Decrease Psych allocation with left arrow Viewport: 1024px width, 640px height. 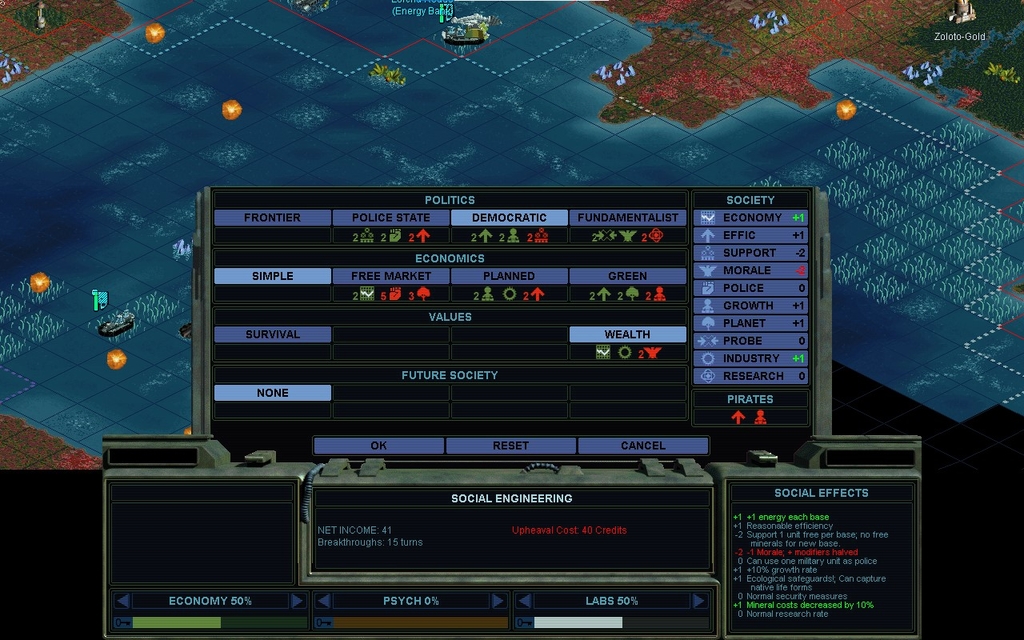[324, 601]
